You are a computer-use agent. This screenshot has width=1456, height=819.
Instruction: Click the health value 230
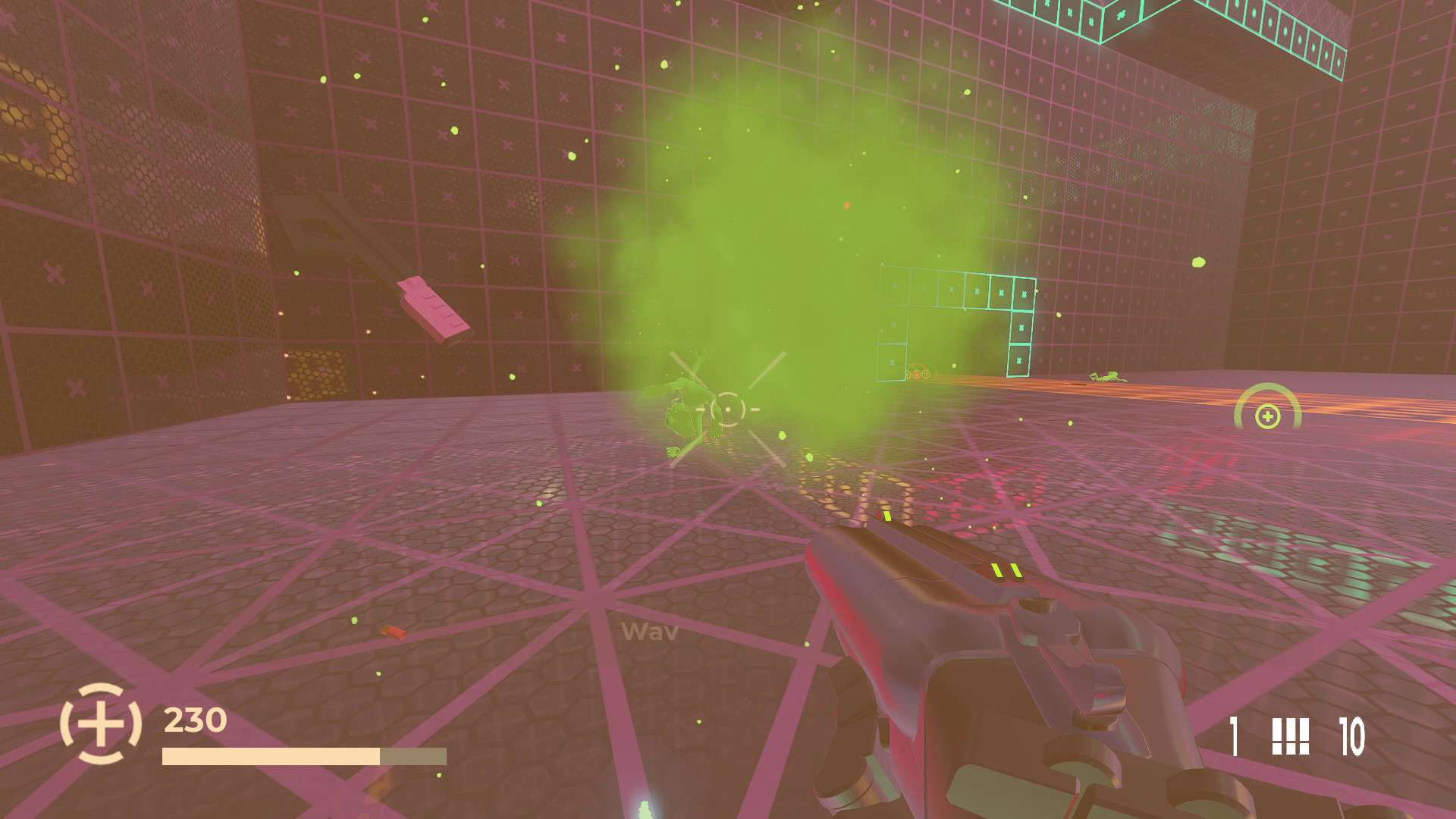pyautogui.click(x=193, y=718)
